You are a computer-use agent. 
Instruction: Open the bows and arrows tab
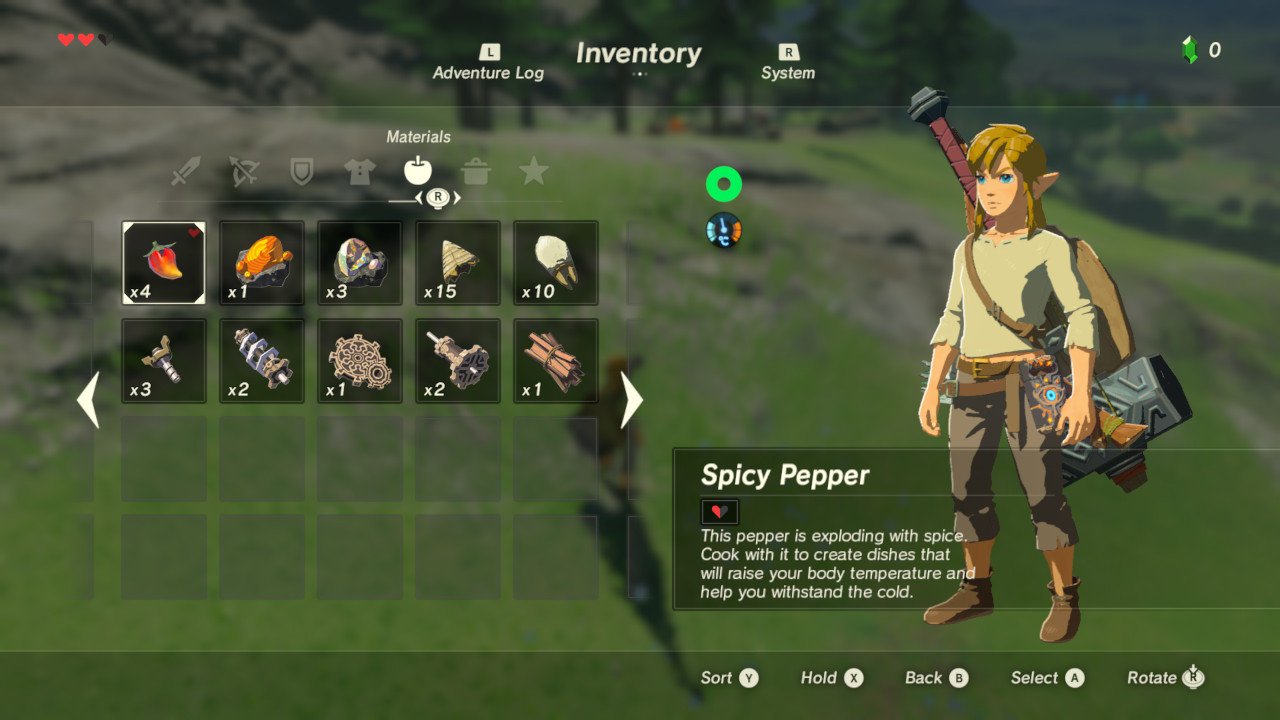point(243,172)
